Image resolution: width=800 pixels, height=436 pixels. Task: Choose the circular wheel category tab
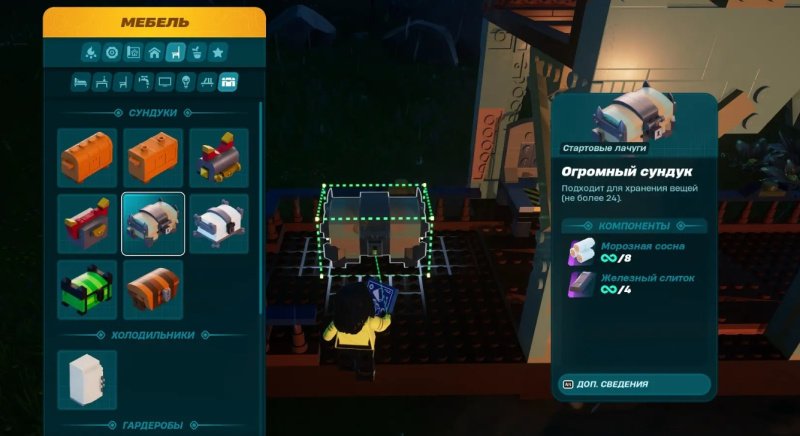[x=111, y=52]
